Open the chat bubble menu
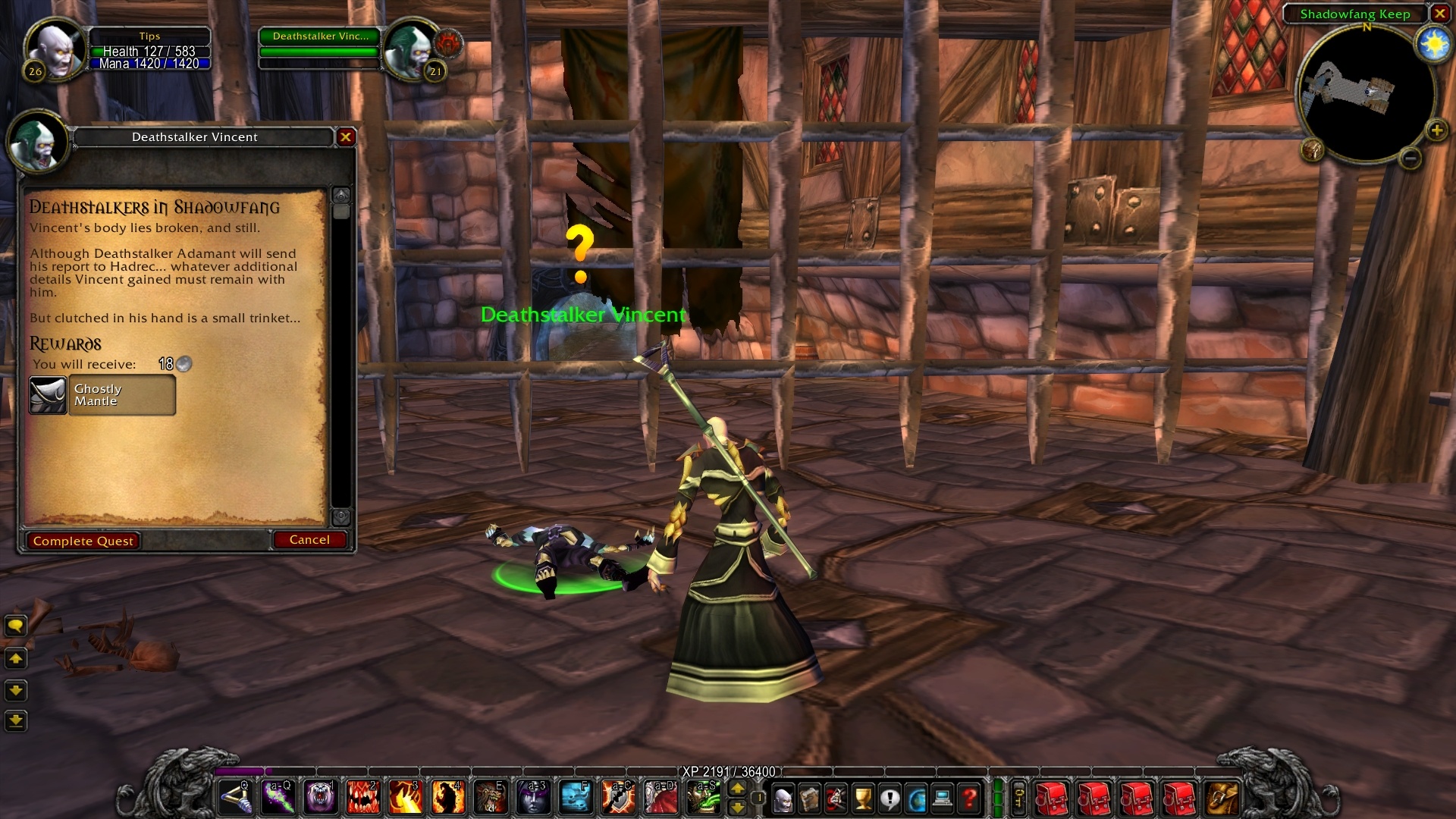 click(16, 626)
